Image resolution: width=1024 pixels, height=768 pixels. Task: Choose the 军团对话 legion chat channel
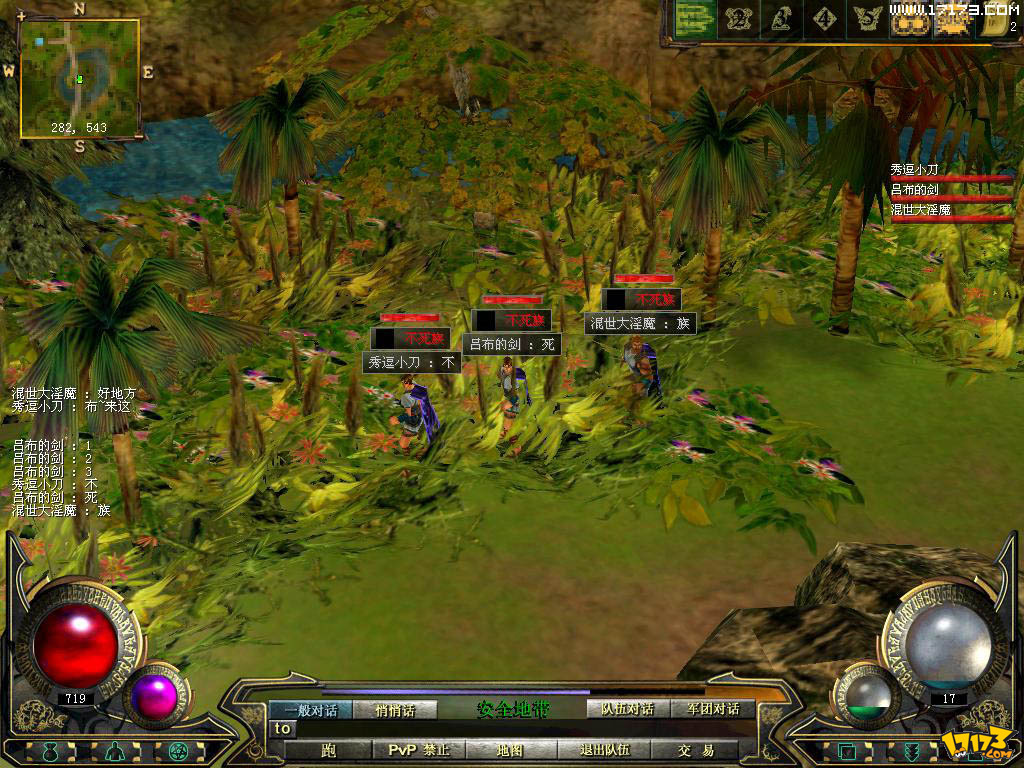pyautogui.click(x=713, y=709)
